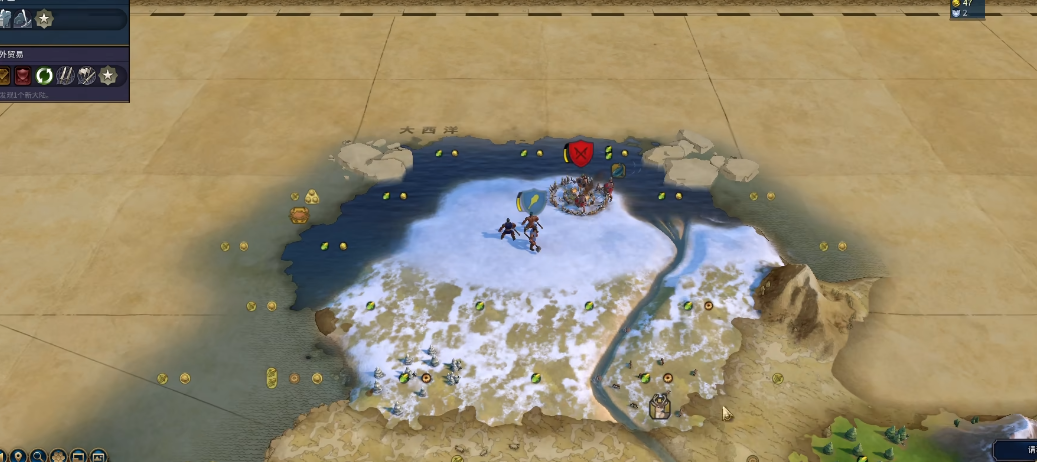This screenshot has width=1037, height=462.
Task: Select the pickaxe icon in research panel
Action: (22, 19)
